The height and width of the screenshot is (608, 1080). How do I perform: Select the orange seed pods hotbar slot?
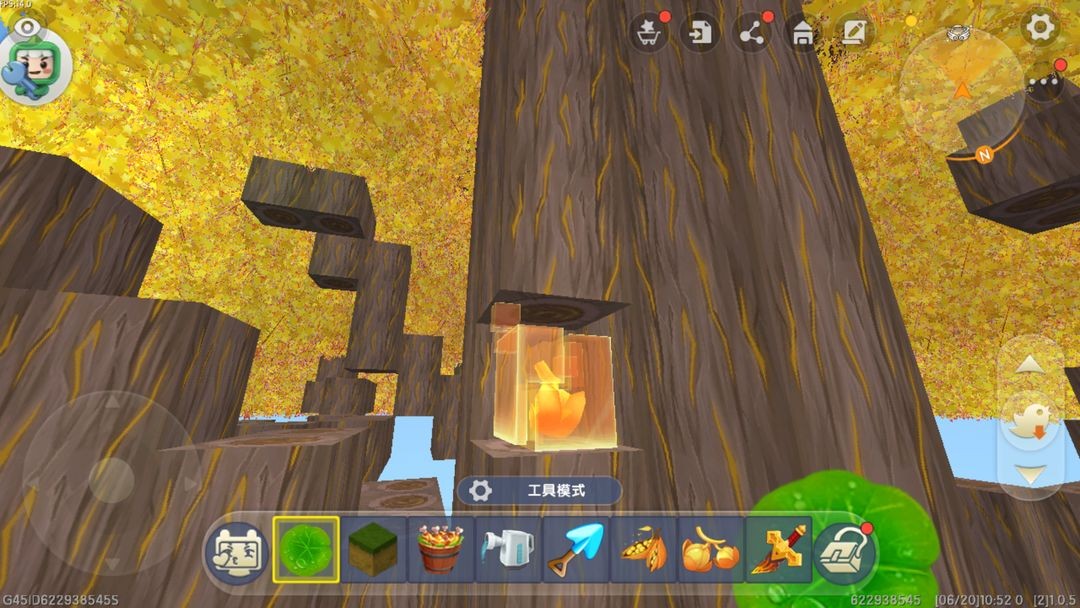tap(643, 550)
